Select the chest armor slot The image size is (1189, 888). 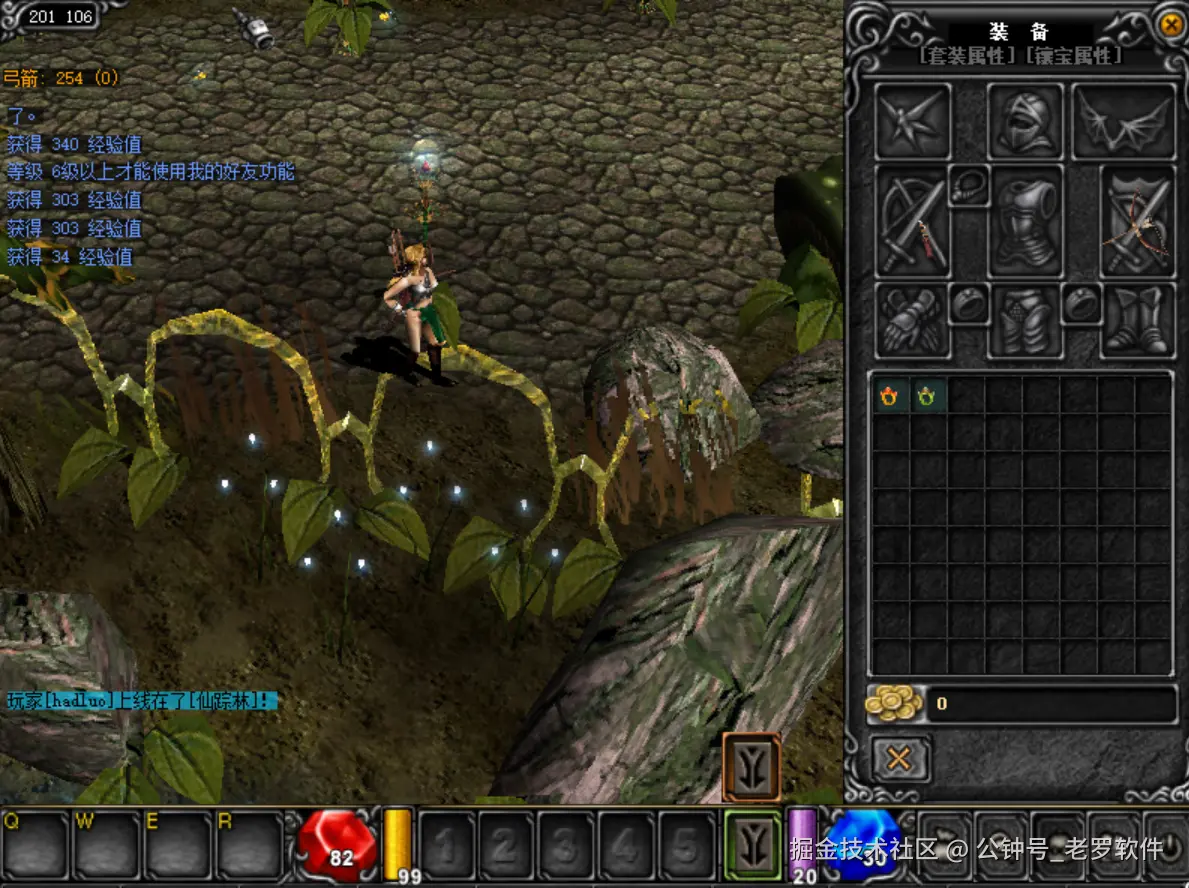1025,222
